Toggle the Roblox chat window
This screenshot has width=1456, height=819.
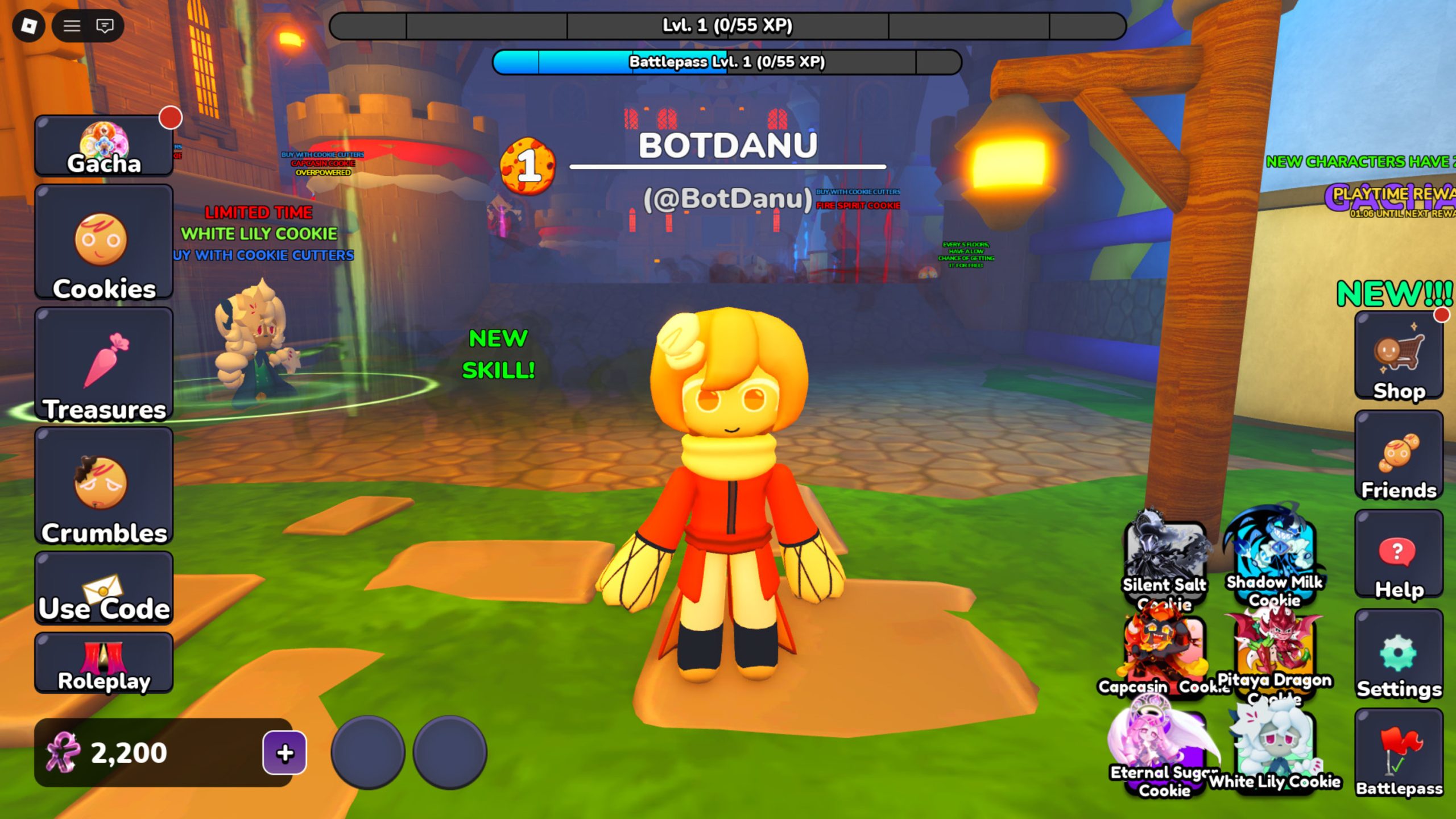[x=105, y=26]
